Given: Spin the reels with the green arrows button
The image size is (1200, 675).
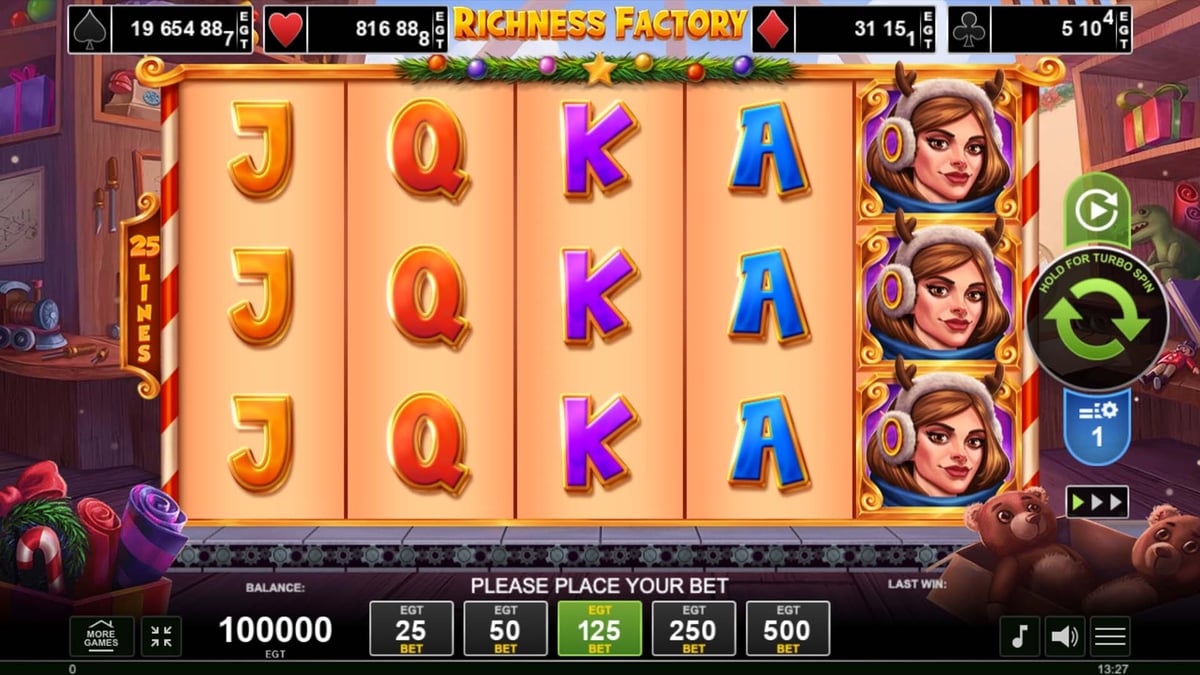Looking at the screenshot, I should pos(1096,320).
